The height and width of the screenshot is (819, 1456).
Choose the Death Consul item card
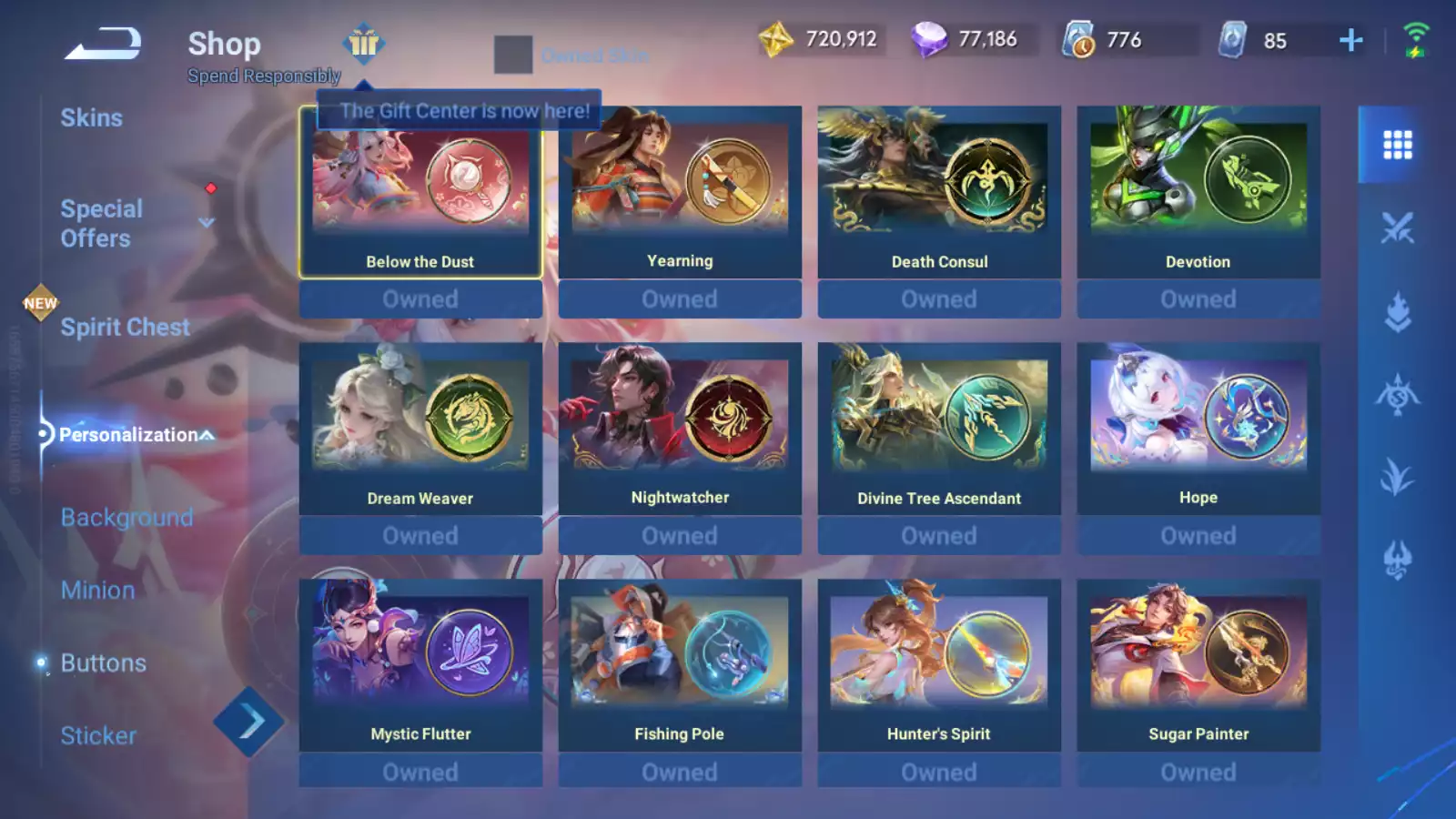point(939,193)
